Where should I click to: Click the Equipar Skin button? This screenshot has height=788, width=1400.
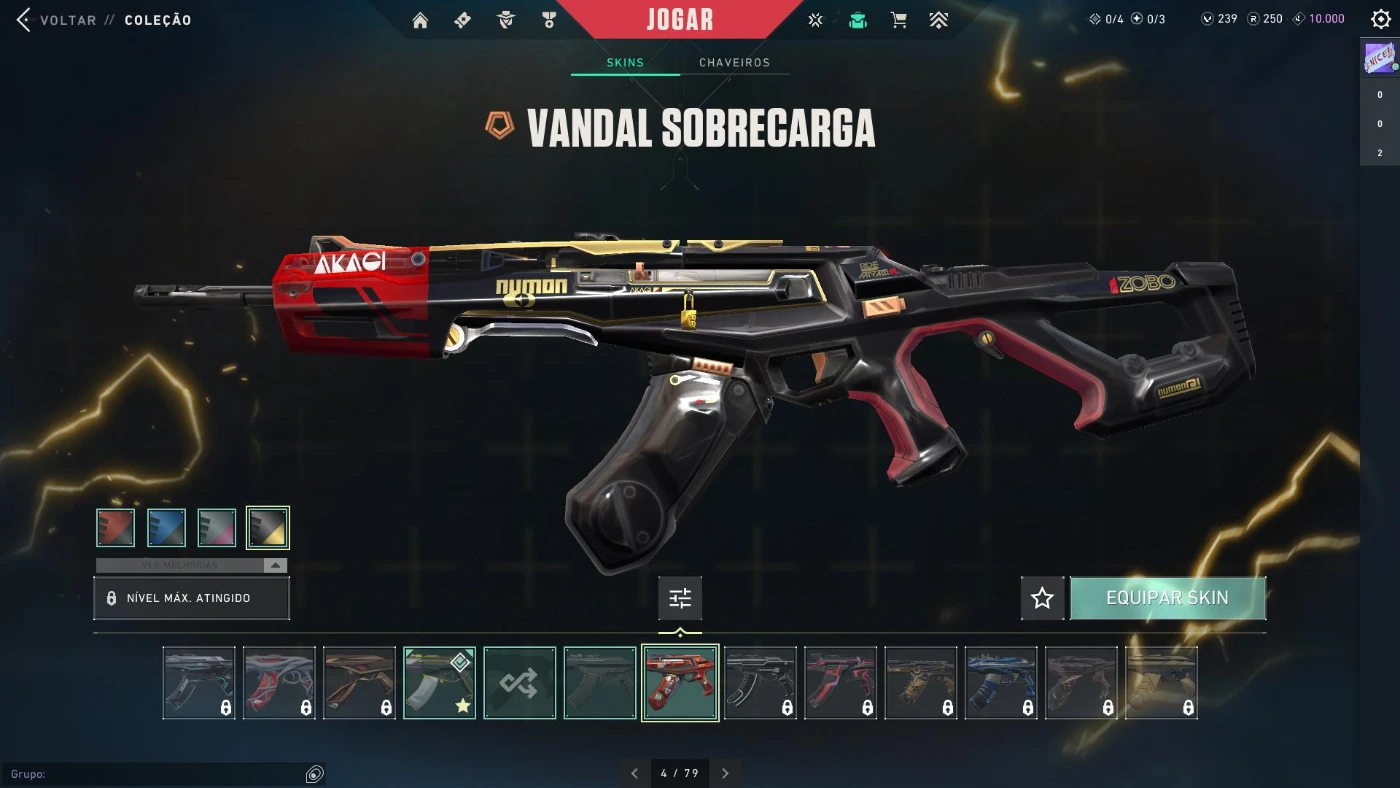[x=1167, y=599]
